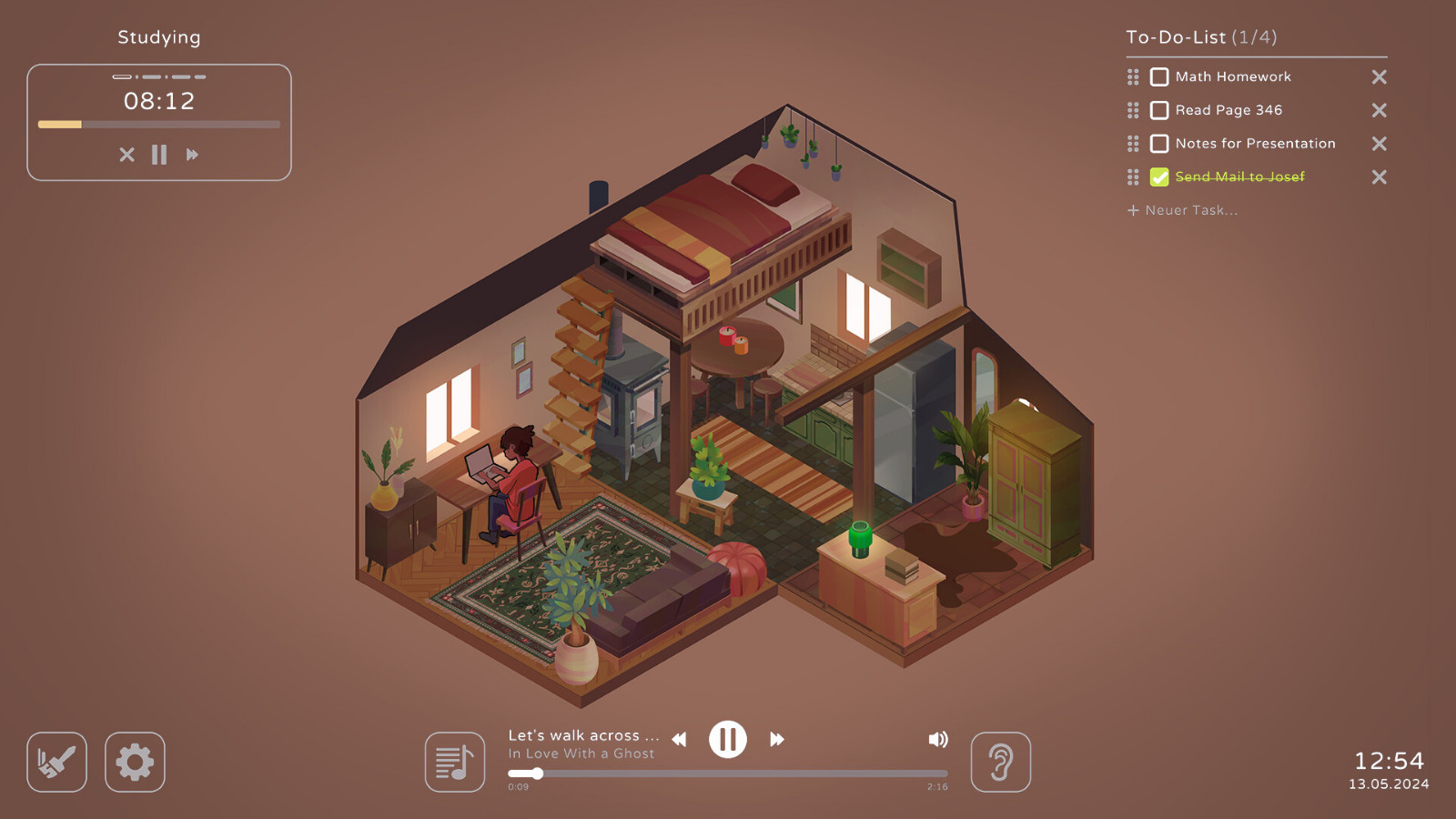
Task: Go back to the previous song
Action: [678, 740]
